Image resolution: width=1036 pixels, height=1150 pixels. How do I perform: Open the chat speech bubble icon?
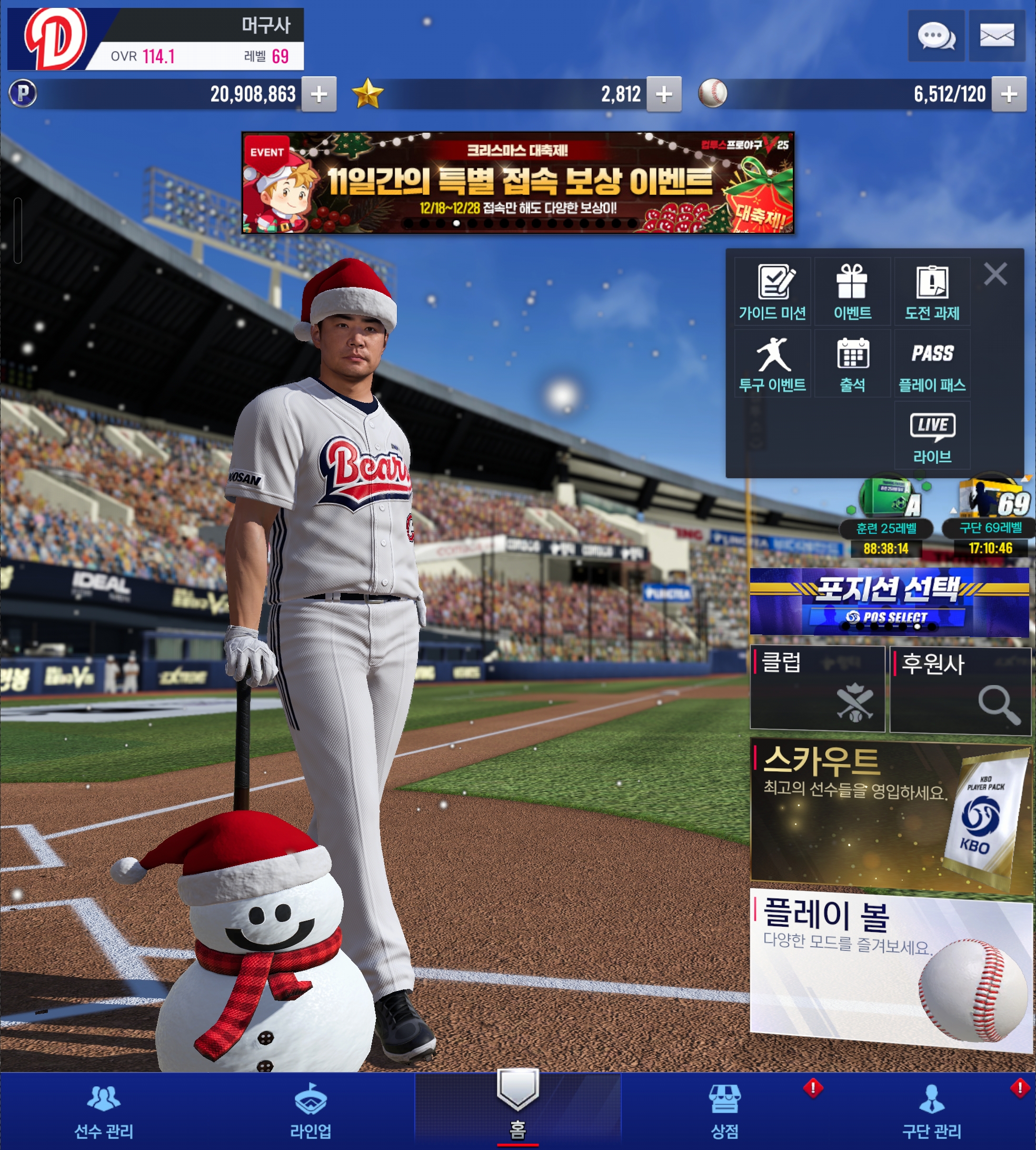click(x=935, y=36)
